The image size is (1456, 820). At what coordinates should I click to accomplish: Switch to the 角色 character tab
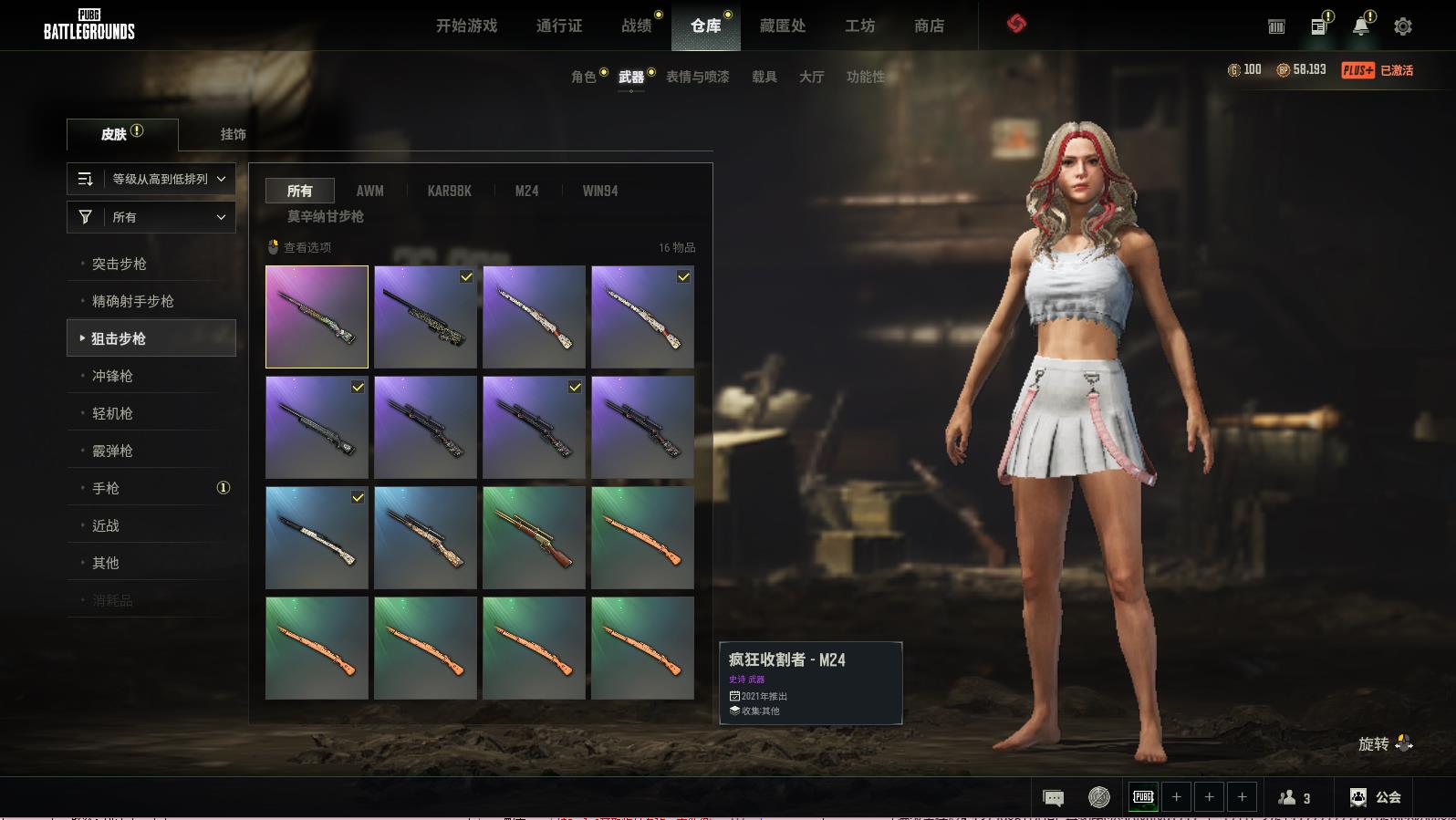tap(584, 77)
